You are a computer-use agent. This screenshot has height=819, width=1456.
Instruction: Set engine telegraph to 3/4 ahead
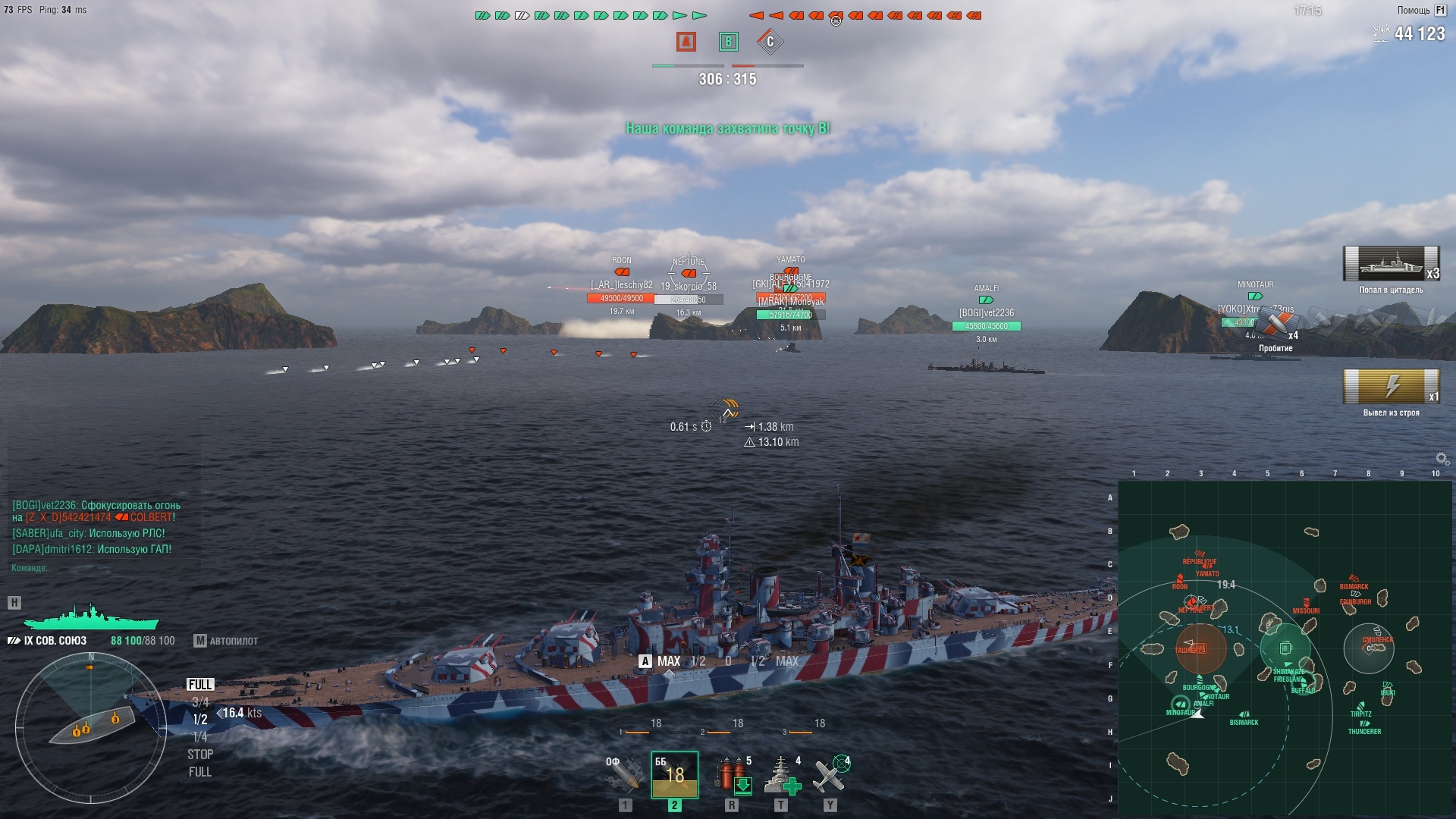click(200, 702)
